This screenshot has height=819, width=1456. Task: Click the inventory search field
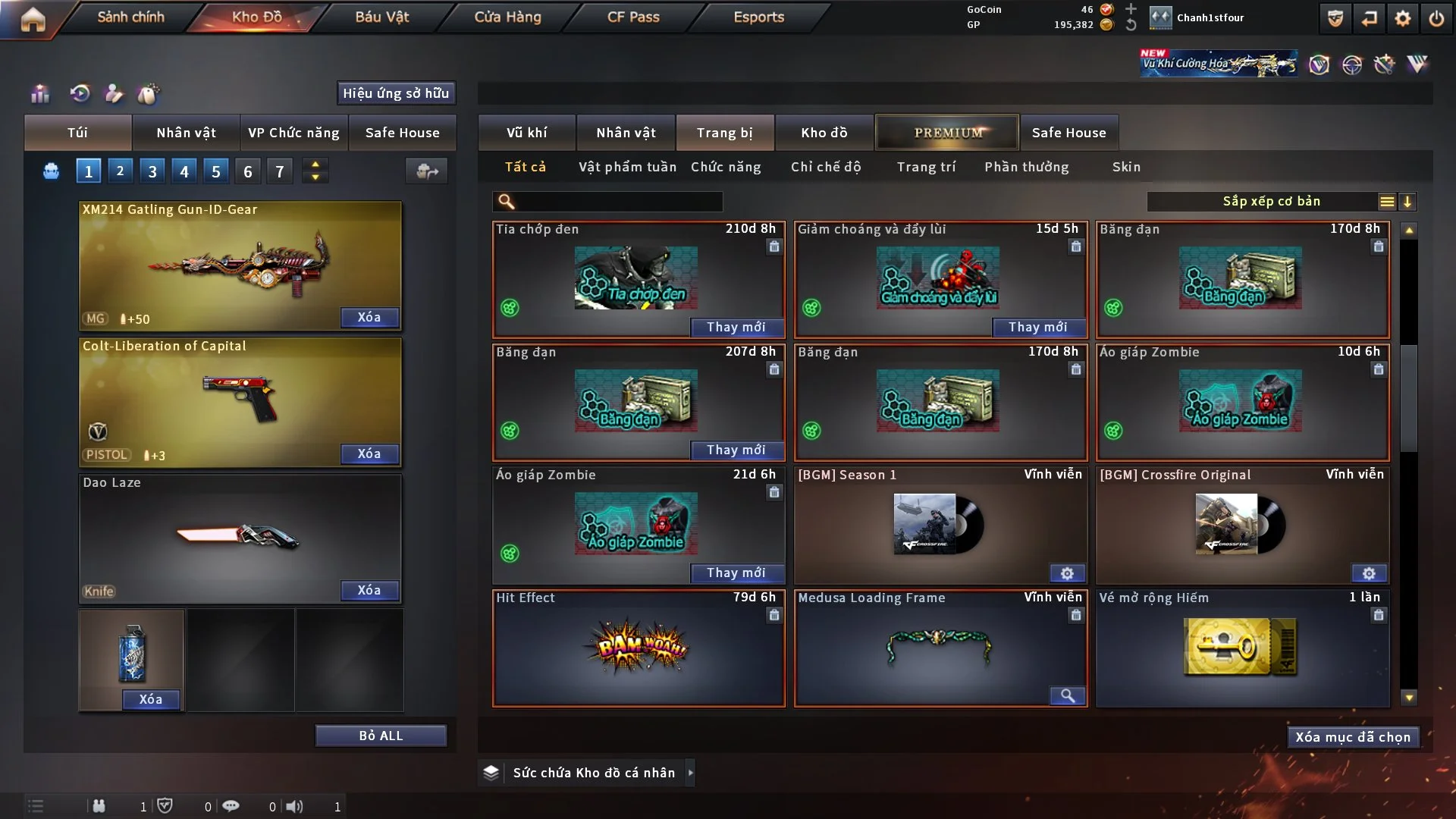point(618,202)
